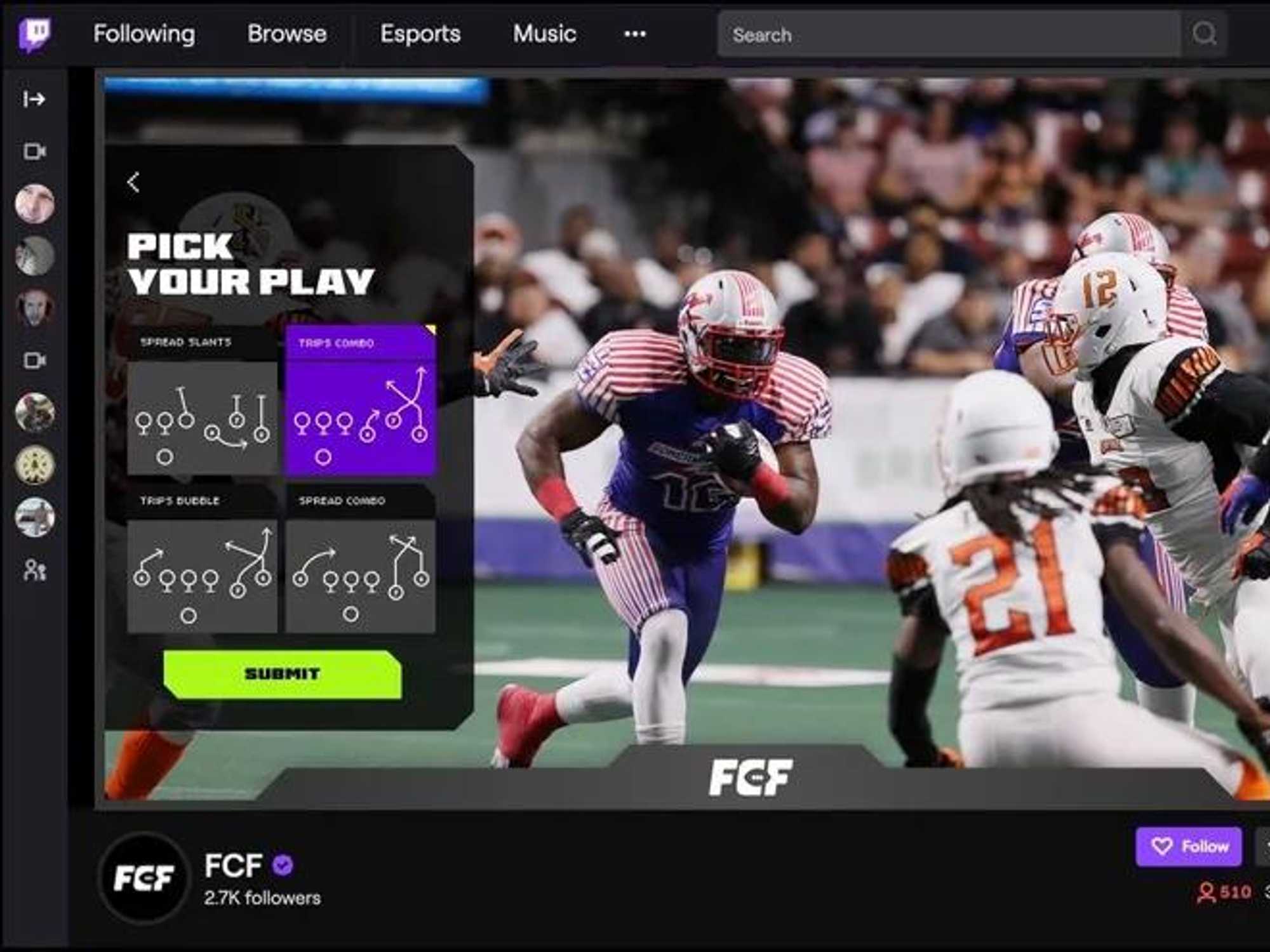Select the Spread Slants play
1270x952 pixels.
(x=201, y=416)
